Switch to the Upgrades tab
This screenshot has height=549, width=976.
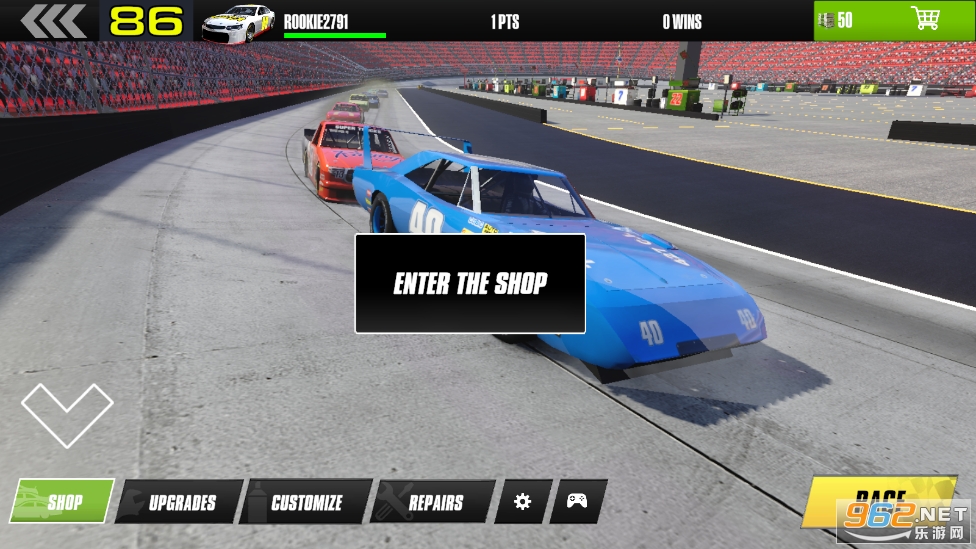click(x=181, y=502)
